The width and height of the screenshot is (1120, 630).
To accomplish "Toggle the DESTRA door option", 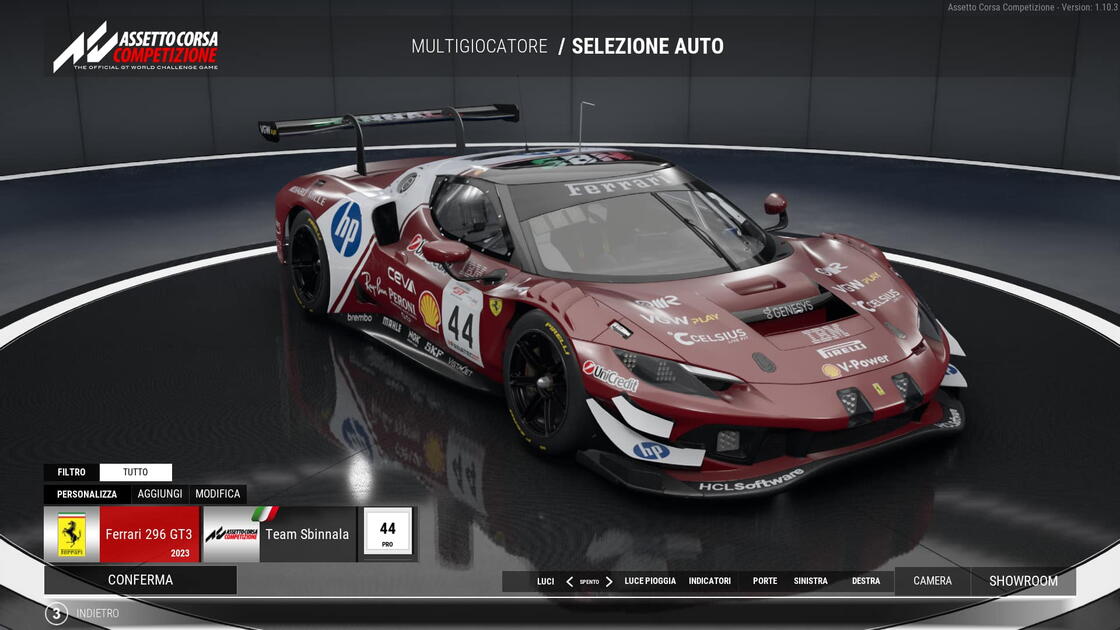I will [x=866, y=581].
